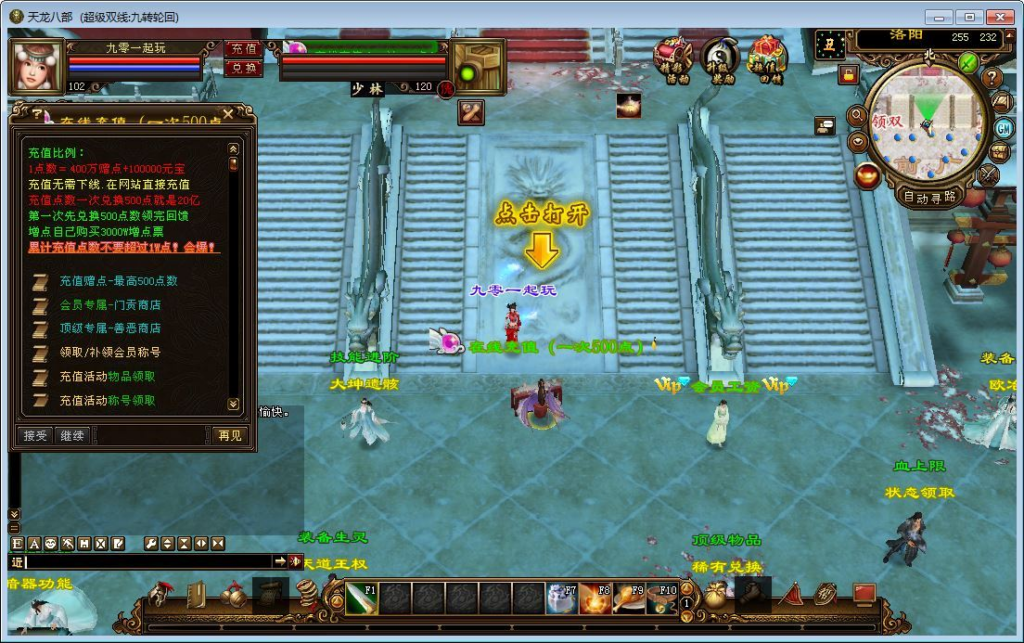Open the 超值回馈 gift box icon

click(767, 58)
